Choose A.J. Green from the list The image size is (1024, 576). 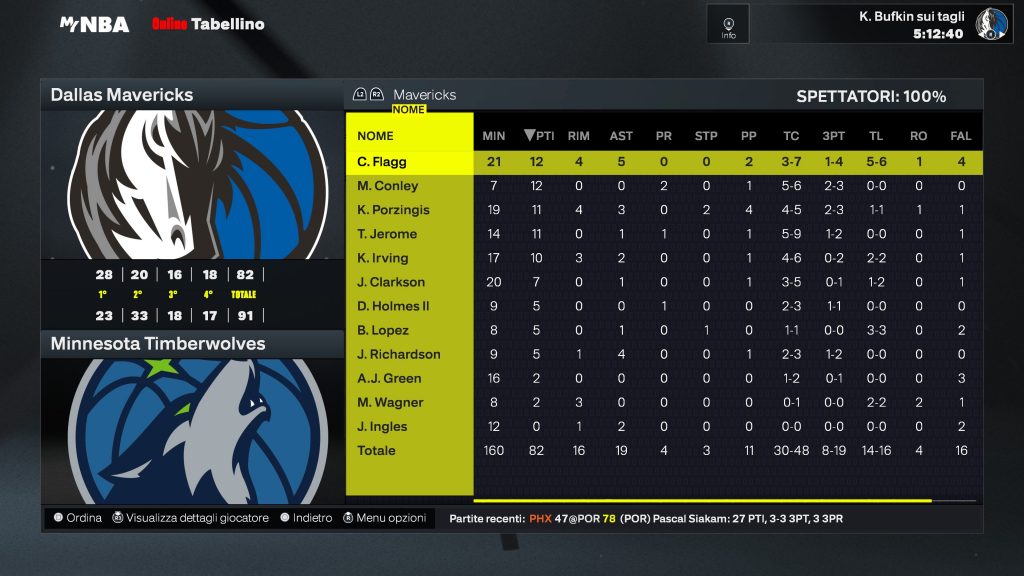(389, 378)
